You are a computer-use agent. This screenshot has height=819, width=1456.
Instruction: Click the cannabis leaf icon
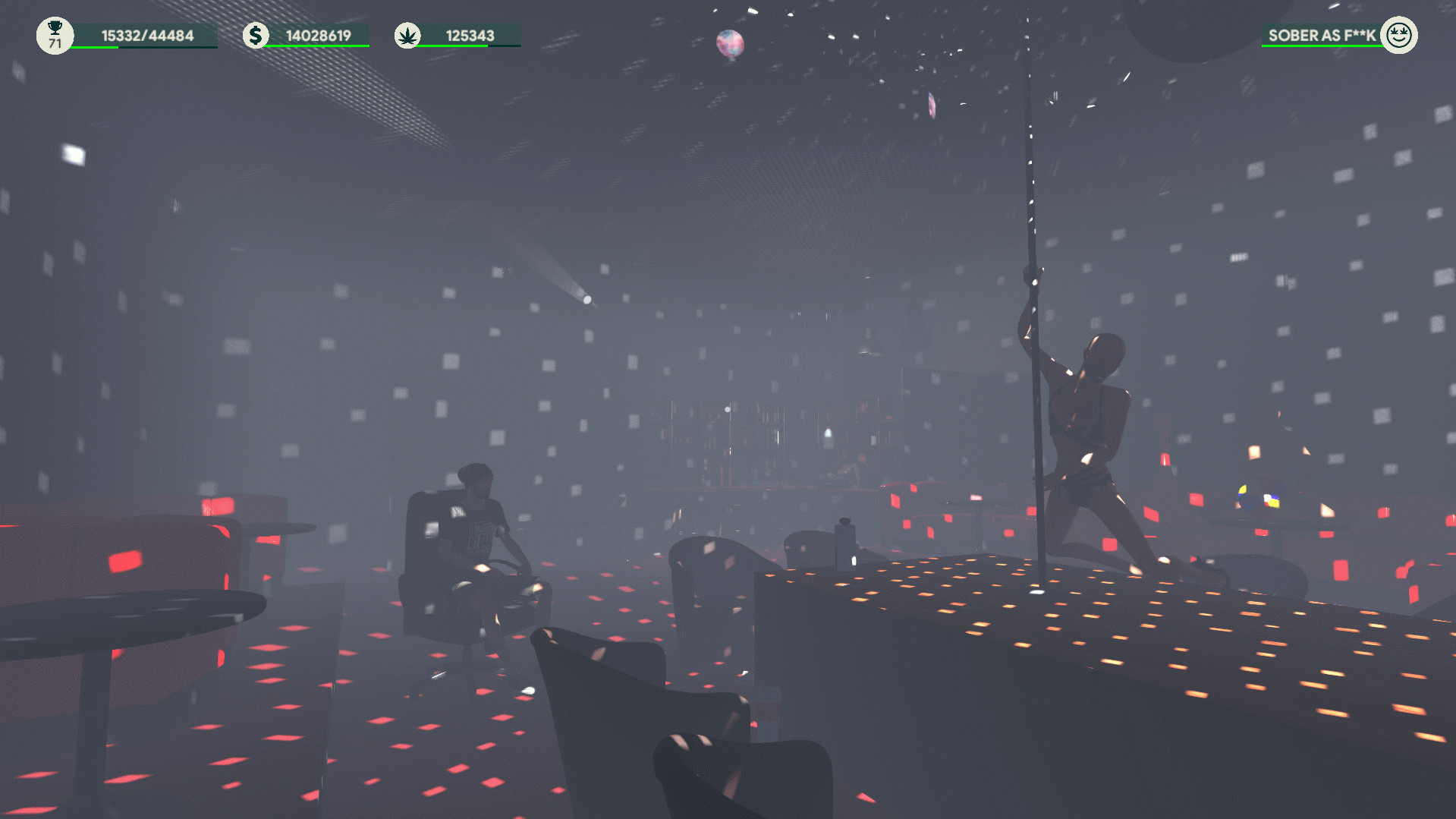(x=407, y=36)
